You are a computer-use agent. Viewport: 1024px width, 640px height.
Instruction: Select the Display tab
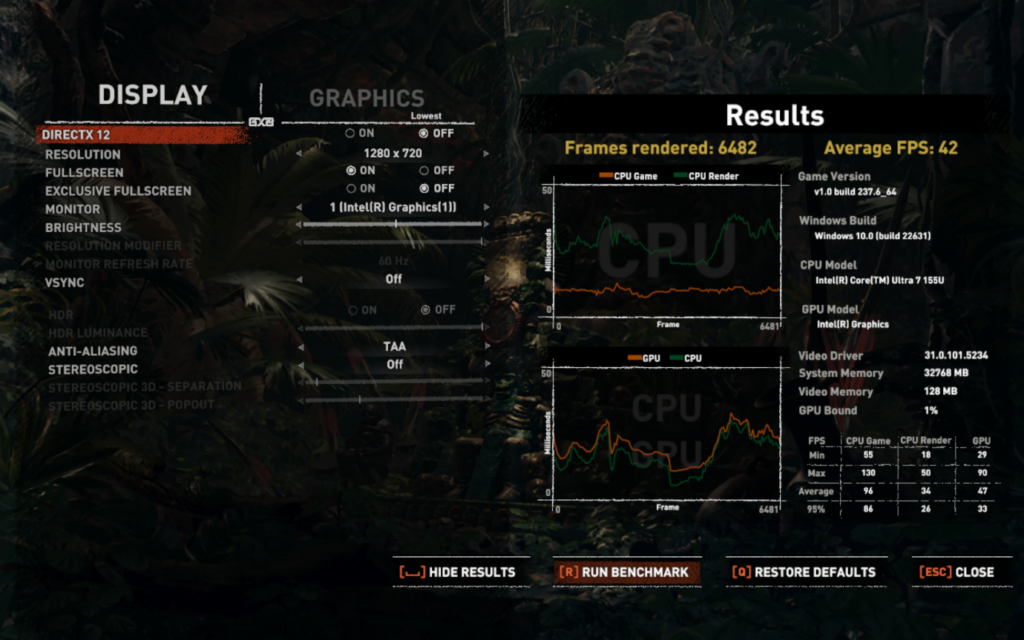[x=152, y=95]
